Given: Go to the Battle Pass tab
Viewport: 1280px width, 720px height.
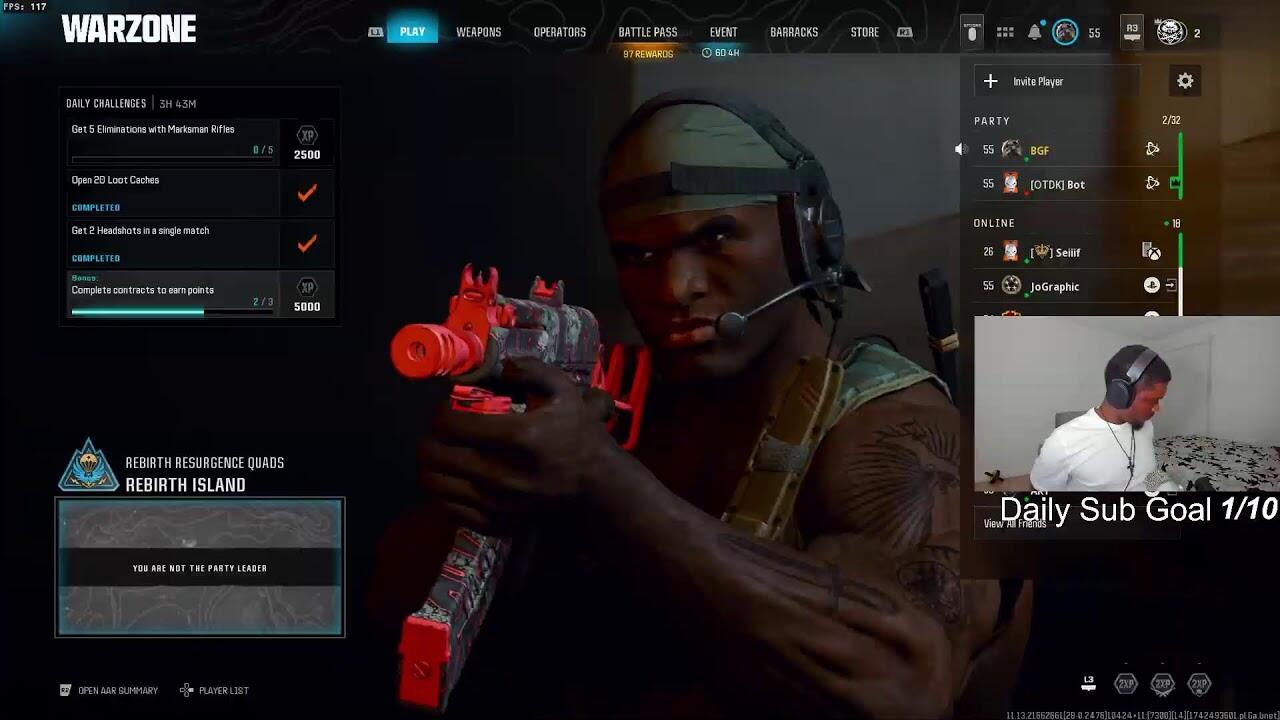Looking at the screenshot, I should click(x=647, y=32).
